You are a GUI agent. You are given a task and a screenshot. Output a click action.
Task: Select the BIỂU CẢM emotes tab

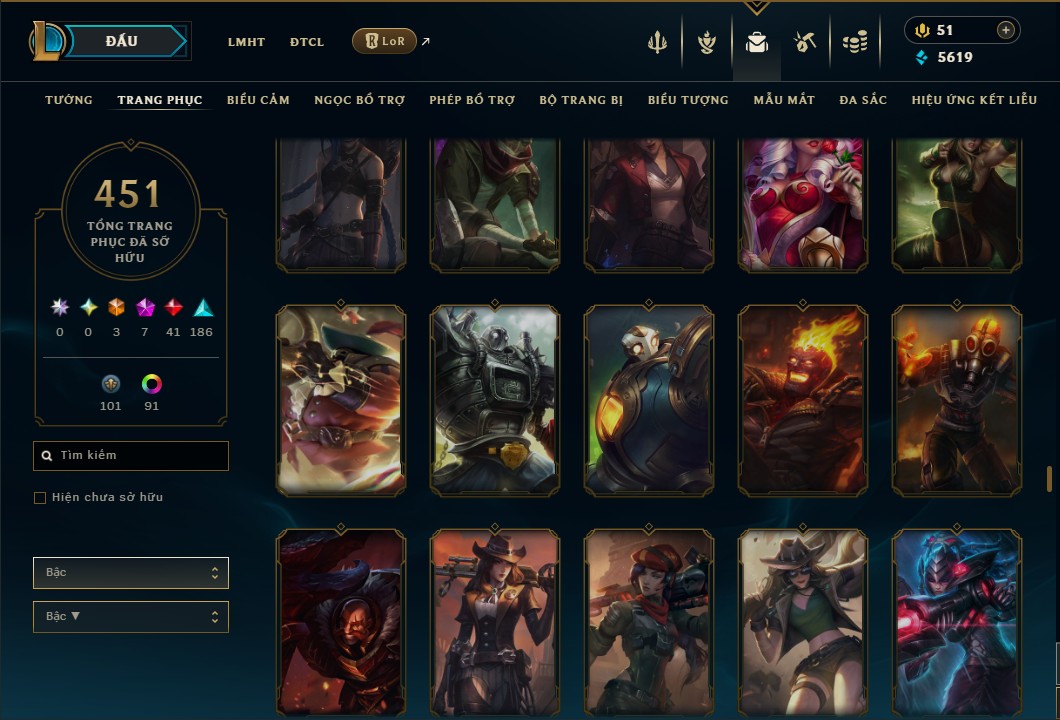pyautogui.click(x=258, y=100)
